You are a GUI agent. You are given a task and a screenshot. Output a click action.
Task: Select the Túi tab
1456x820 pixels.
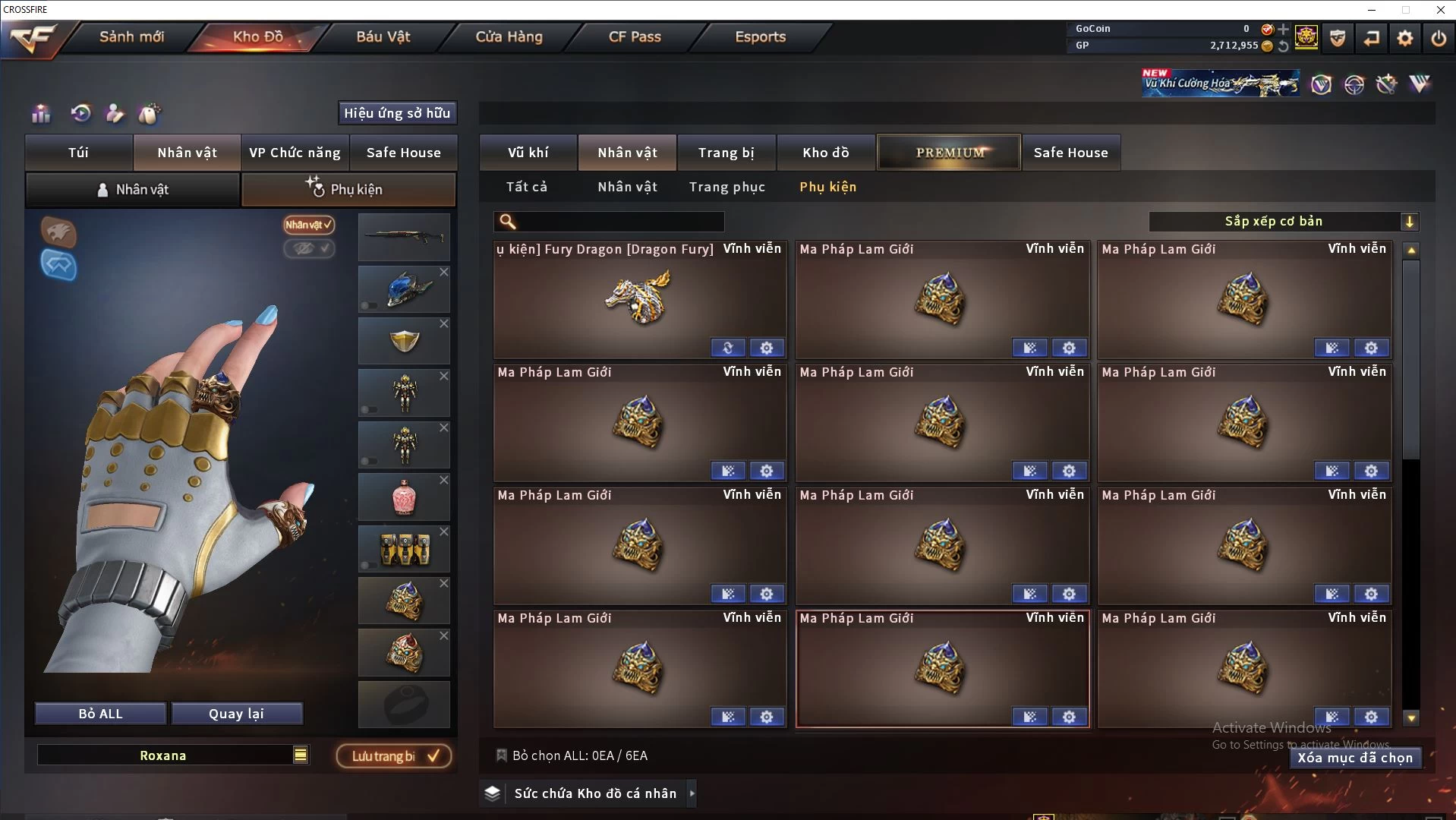[79, 153]
